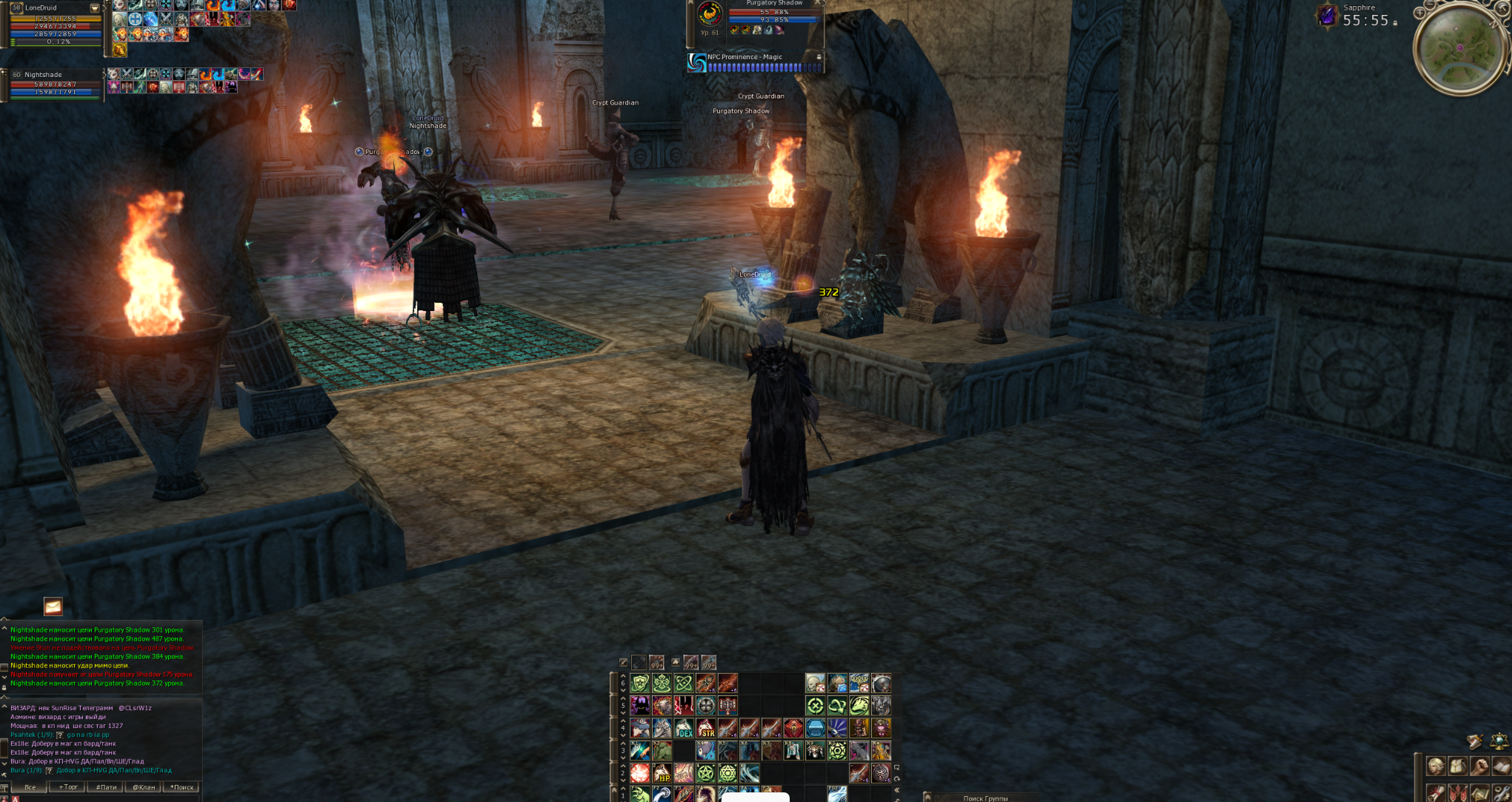Select the Purgatory Shadow target portrait
Viewport: 1512px width, 802px height.
[x=710, y=14]
